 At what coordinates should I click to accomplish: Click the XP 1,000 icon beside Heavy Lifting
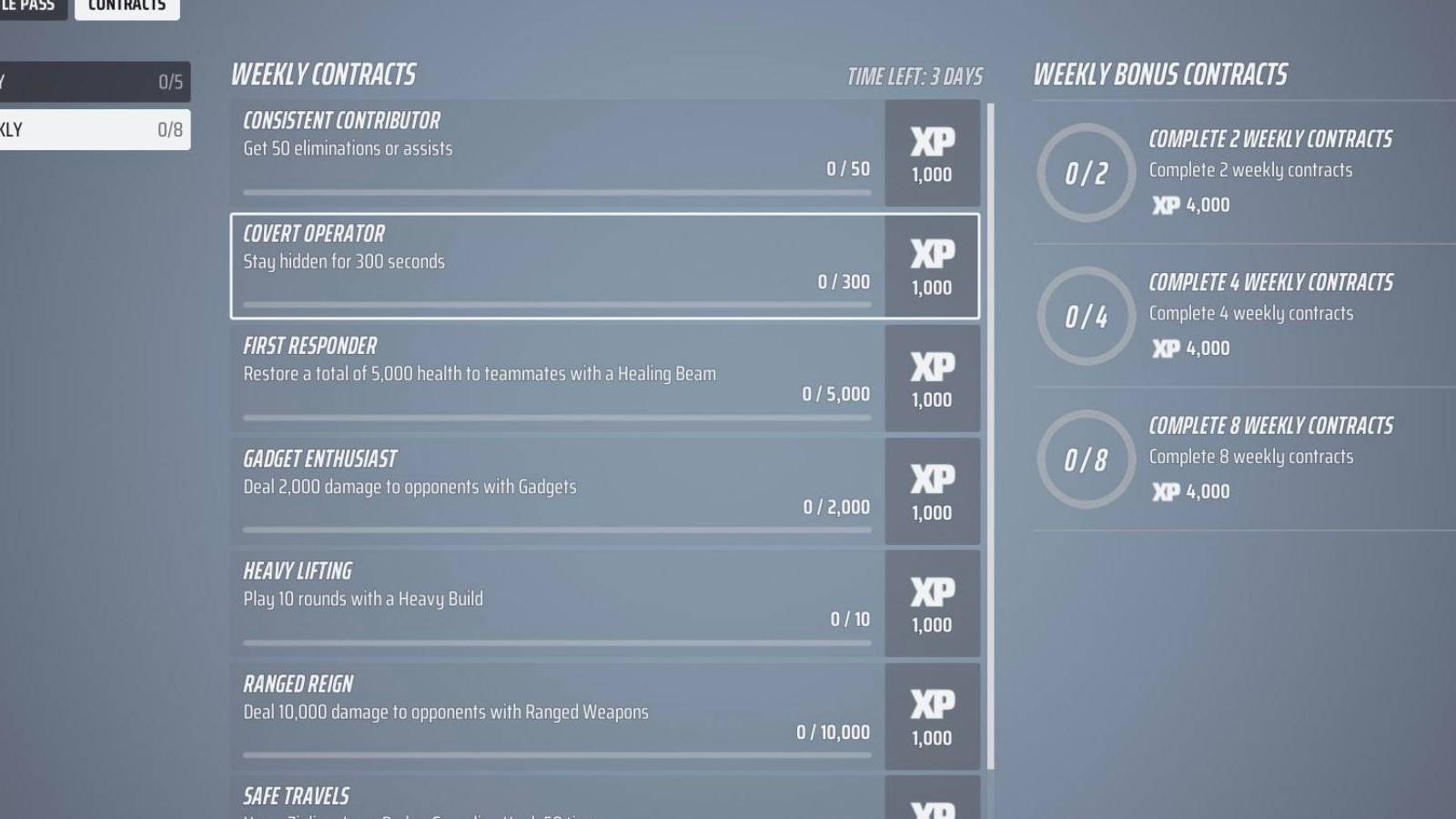point(931,604)
